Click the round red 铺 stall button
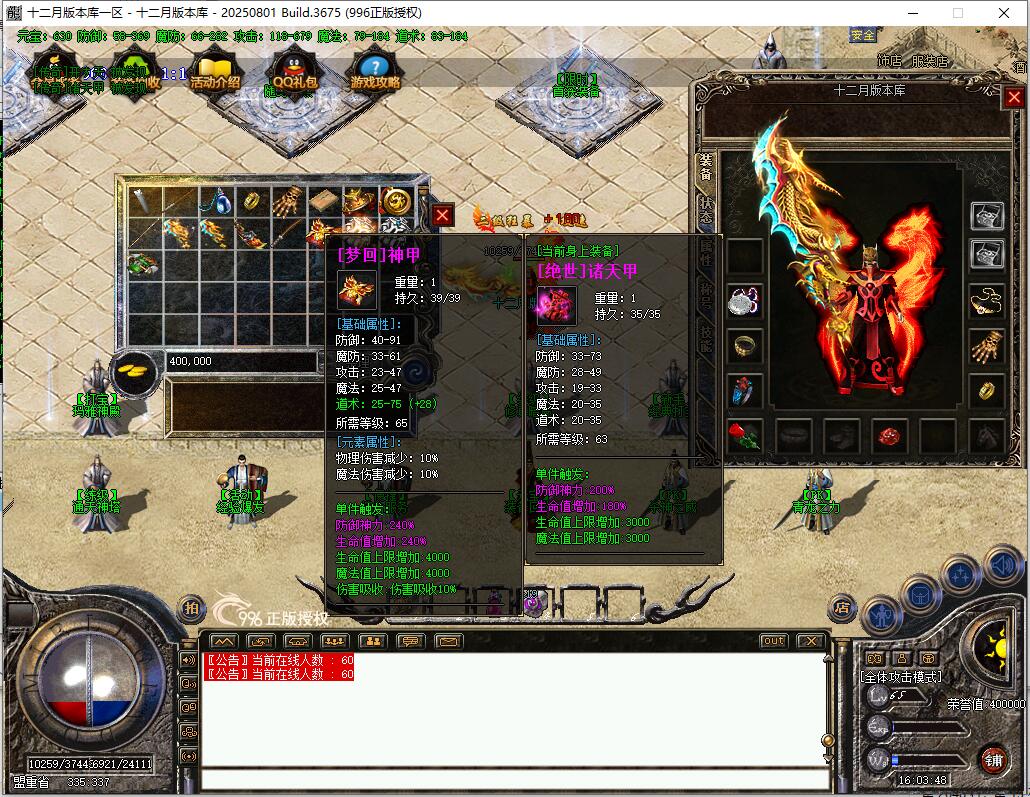The height and width of the screenshot is (797, 1030). tap(993, 758)
